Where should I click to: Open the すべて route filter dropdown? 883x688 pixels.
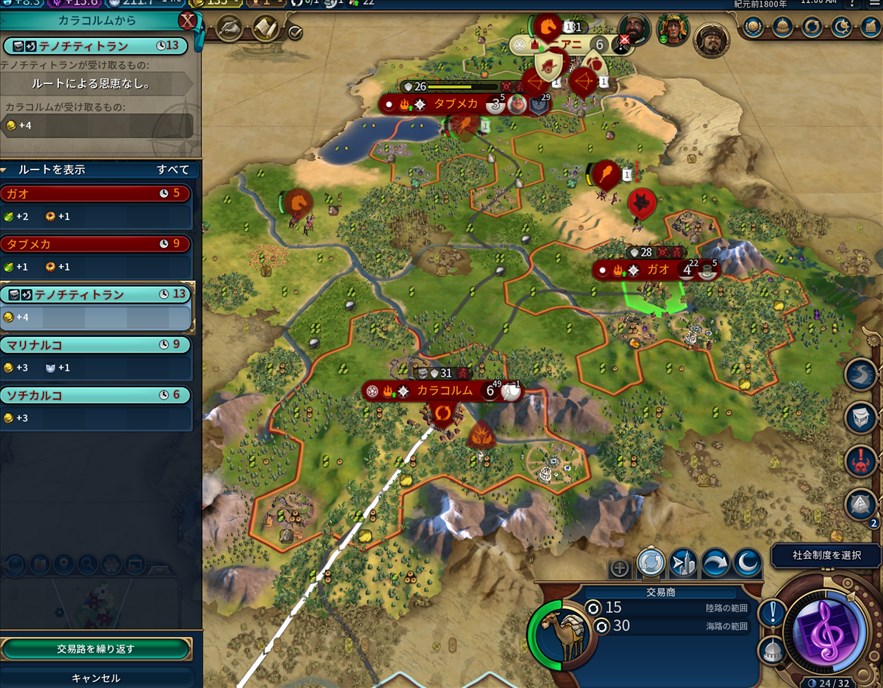[172, 170]
